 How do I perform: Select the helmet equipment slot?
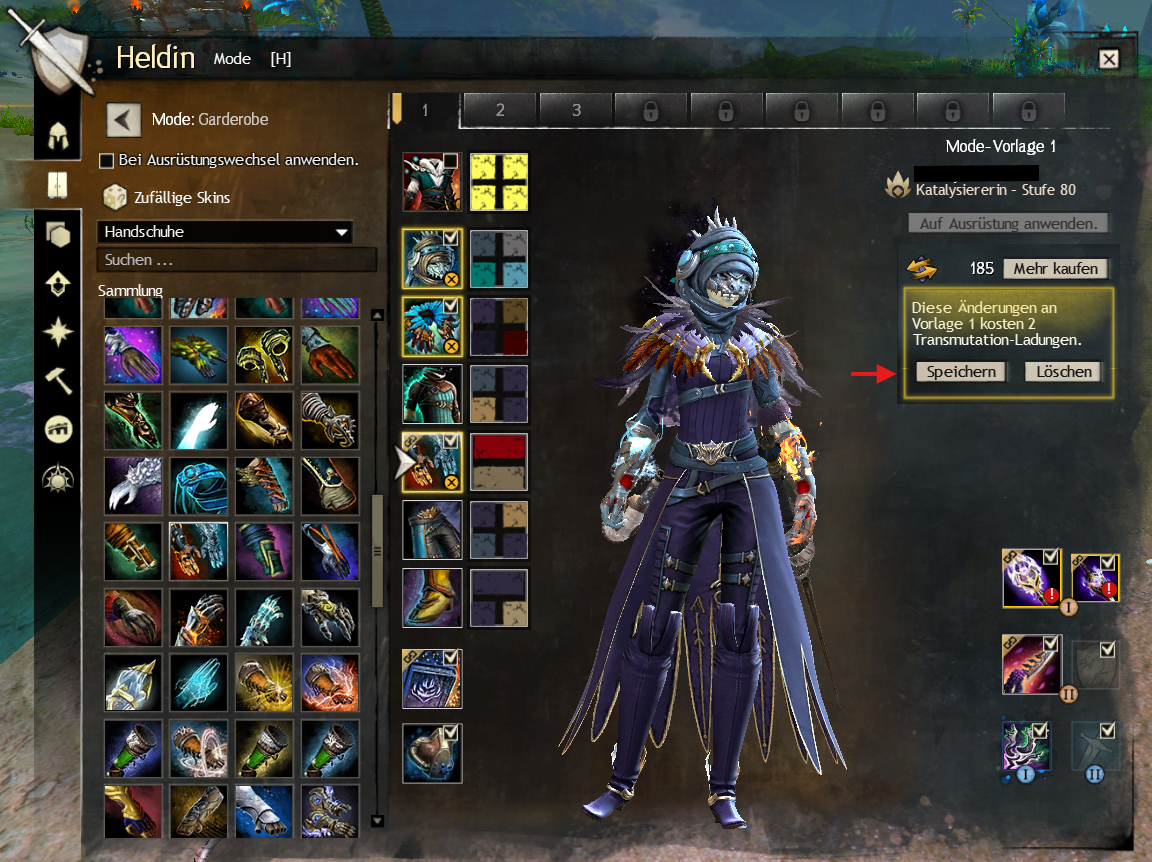432,258
